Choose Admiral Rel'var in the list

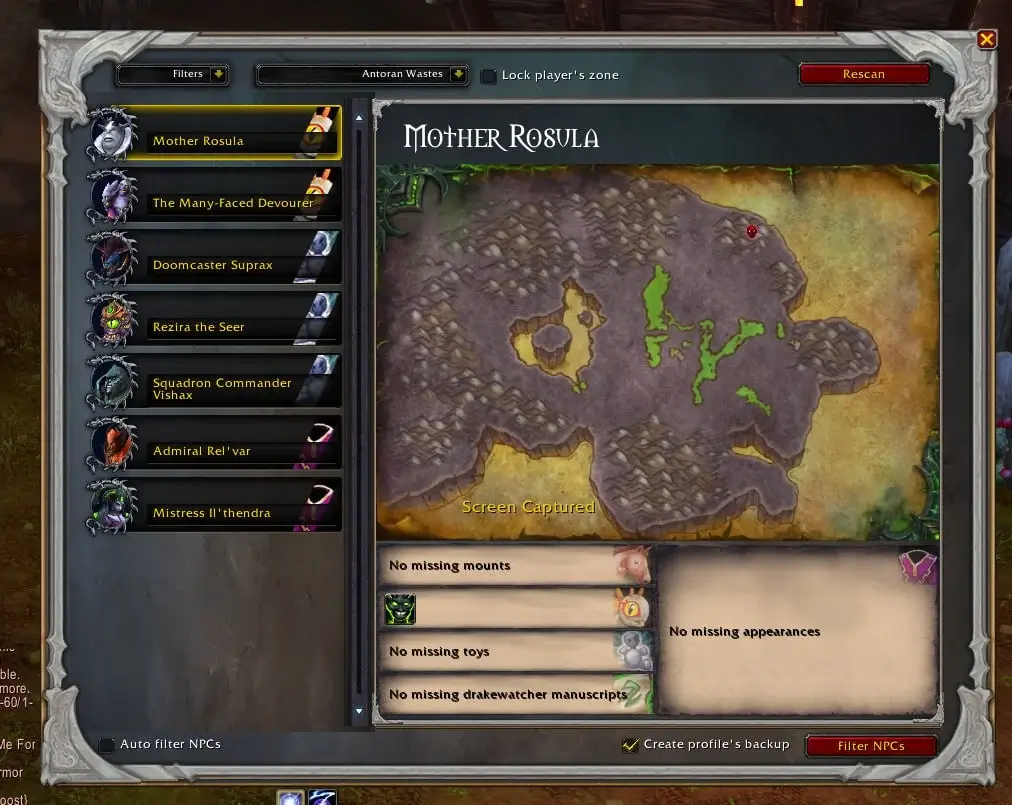click(x=215, y=446)
